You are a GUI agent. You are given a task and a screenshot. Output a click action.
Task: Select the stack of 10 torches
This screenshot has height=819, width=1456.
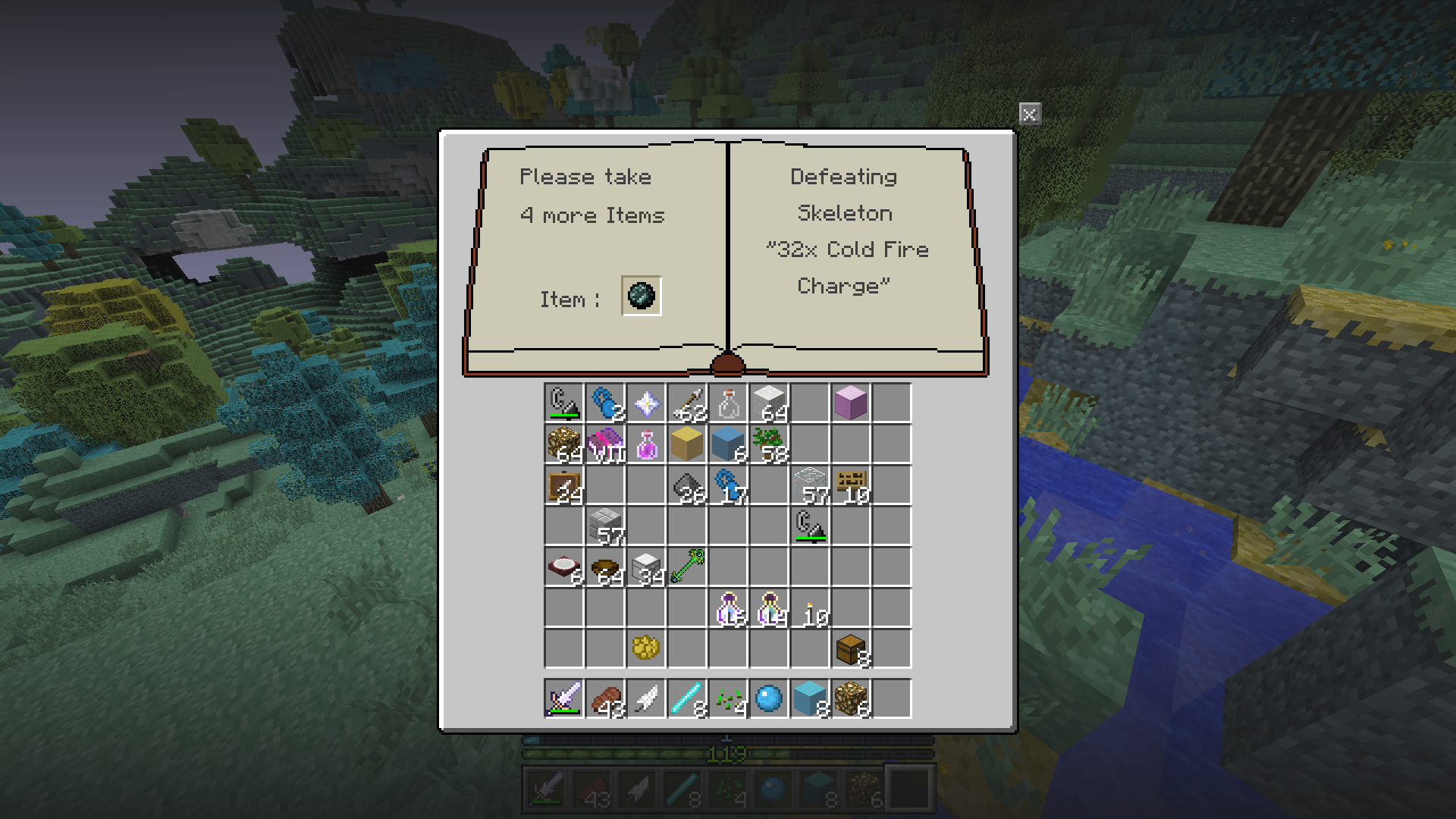pos(810,608)
